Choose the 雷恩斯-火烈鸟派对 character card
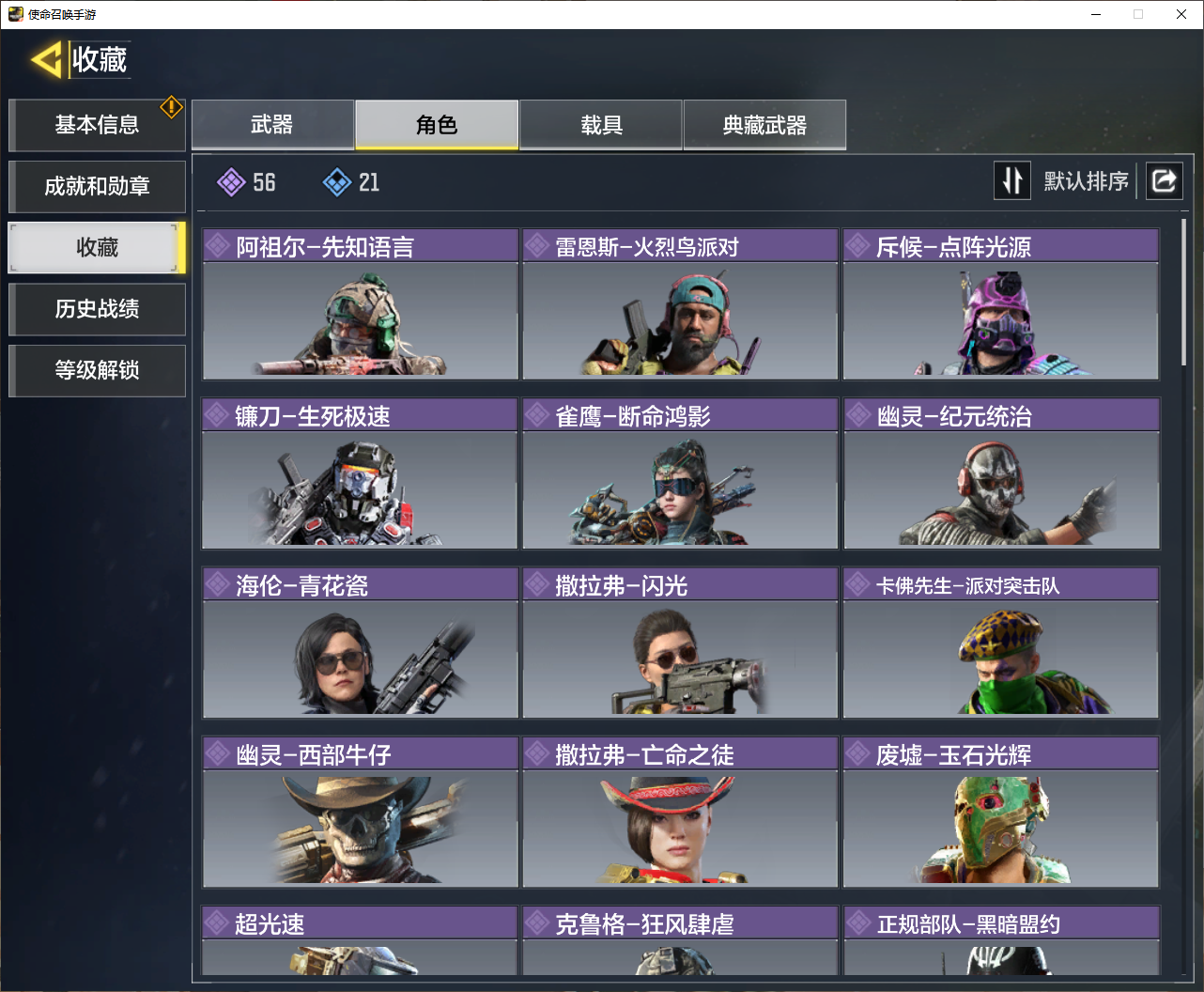The width and height of the screenshot is (1204, 992). [x=680, y=304]
